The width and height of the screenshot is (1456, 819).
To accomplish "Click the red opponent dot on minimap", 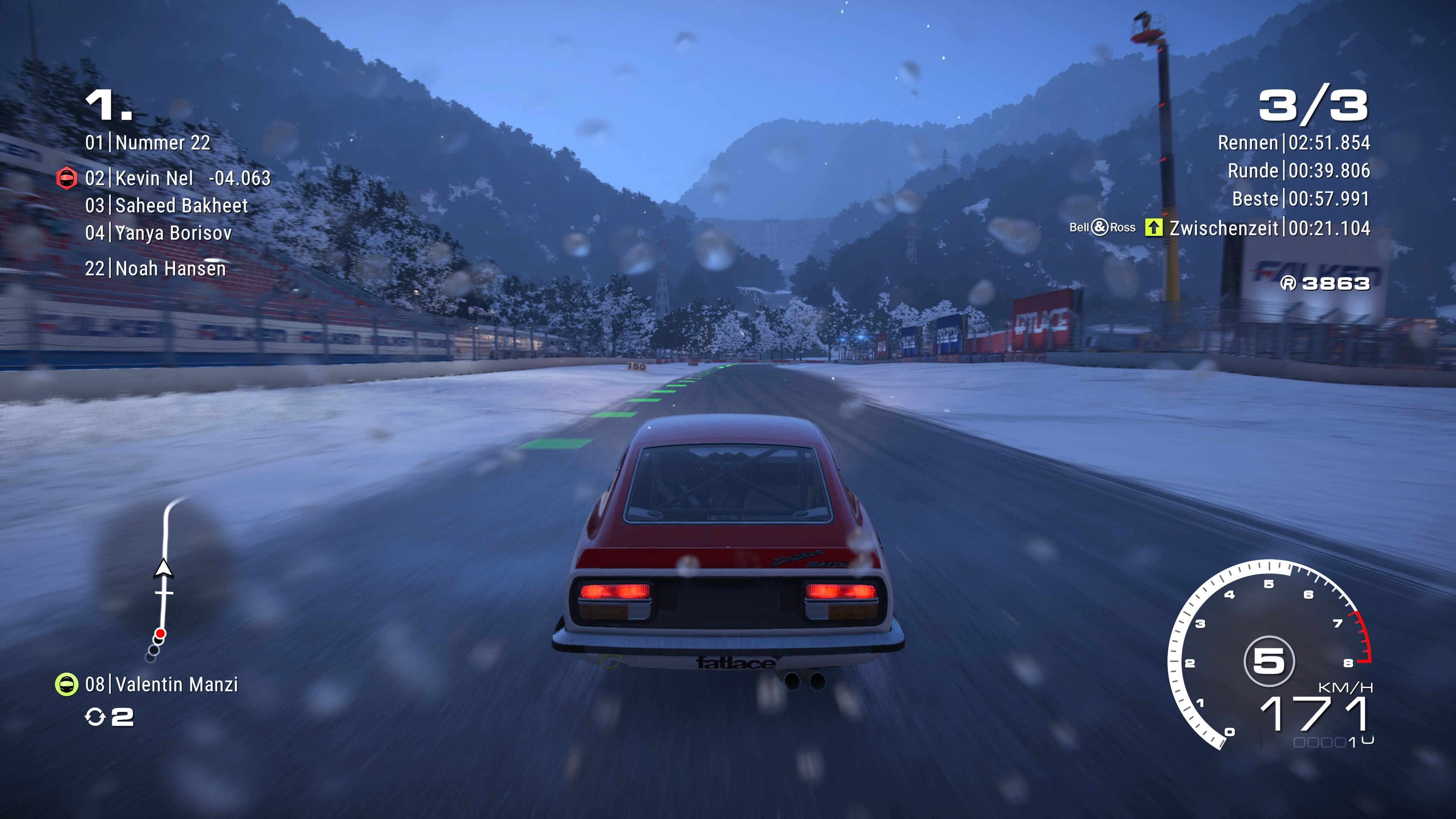I will (160, 633).
